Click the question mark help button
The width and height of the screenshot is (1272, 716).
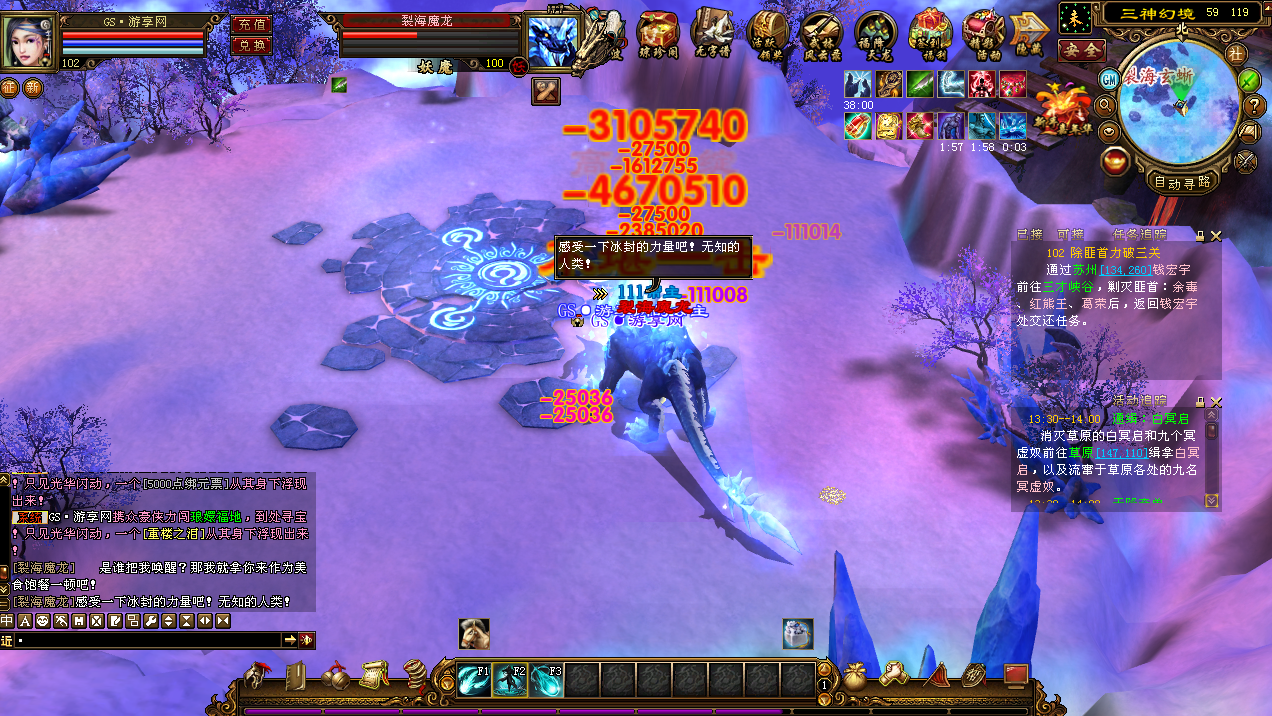[x=1255, y=105]
